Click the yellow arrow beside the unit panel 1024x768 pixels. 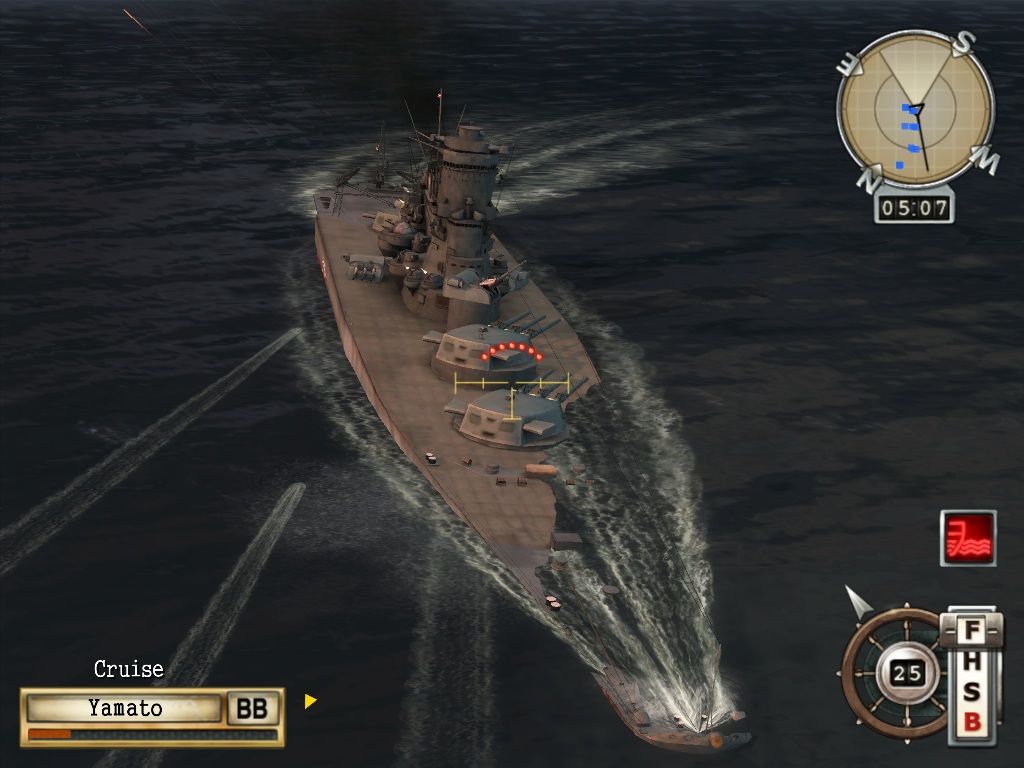coord(310,701)
